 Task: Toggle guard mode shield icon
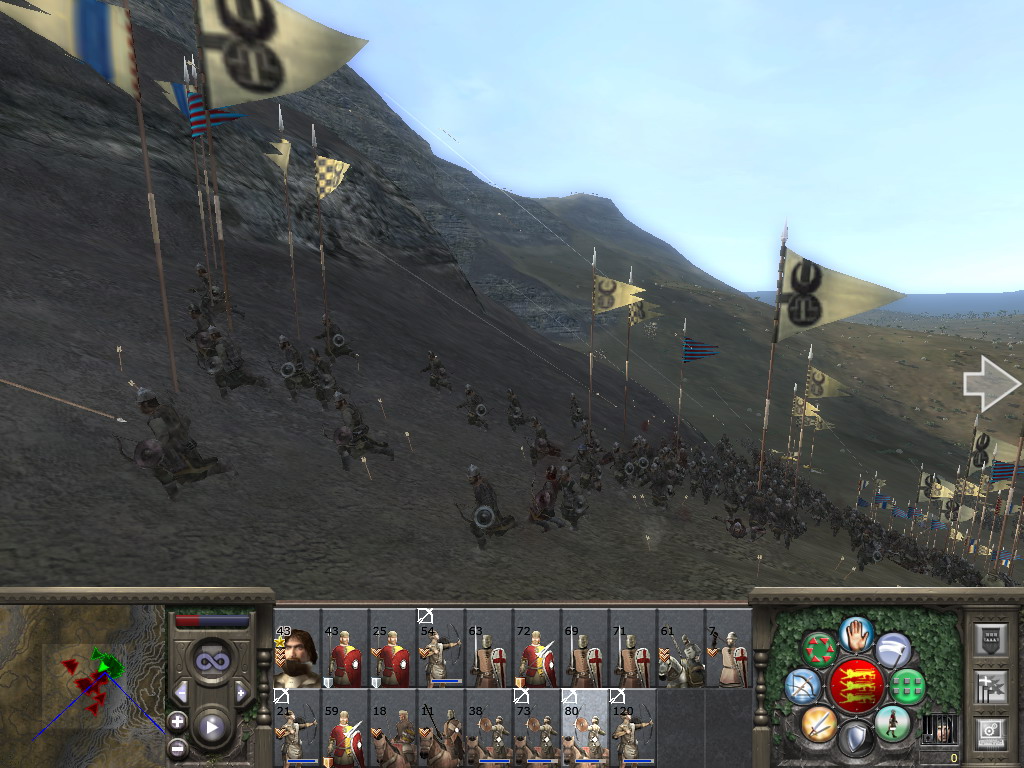point(856,739)
